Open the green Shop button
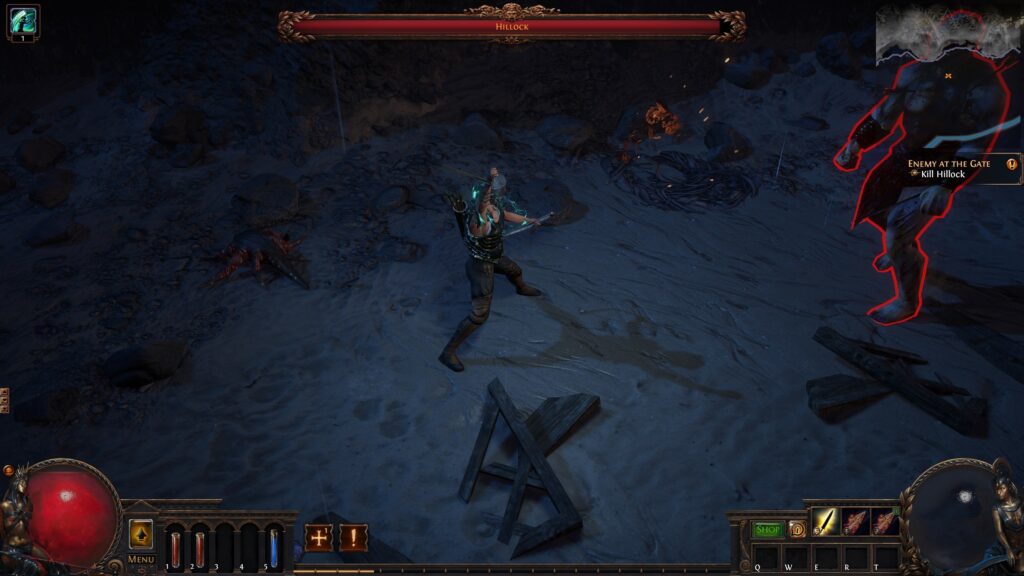1024x576 pixels. pos(768,529)
